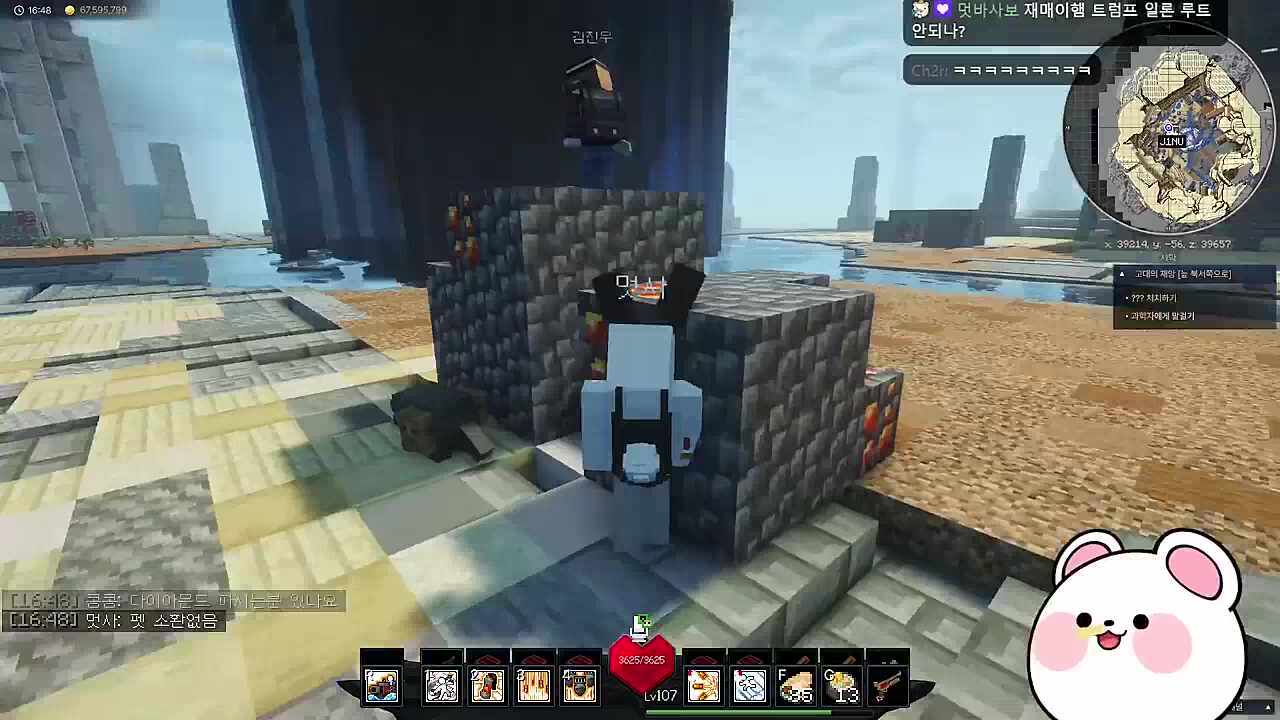
Task: Select the hotbar slot numbered 4
Action: point(579,685)
